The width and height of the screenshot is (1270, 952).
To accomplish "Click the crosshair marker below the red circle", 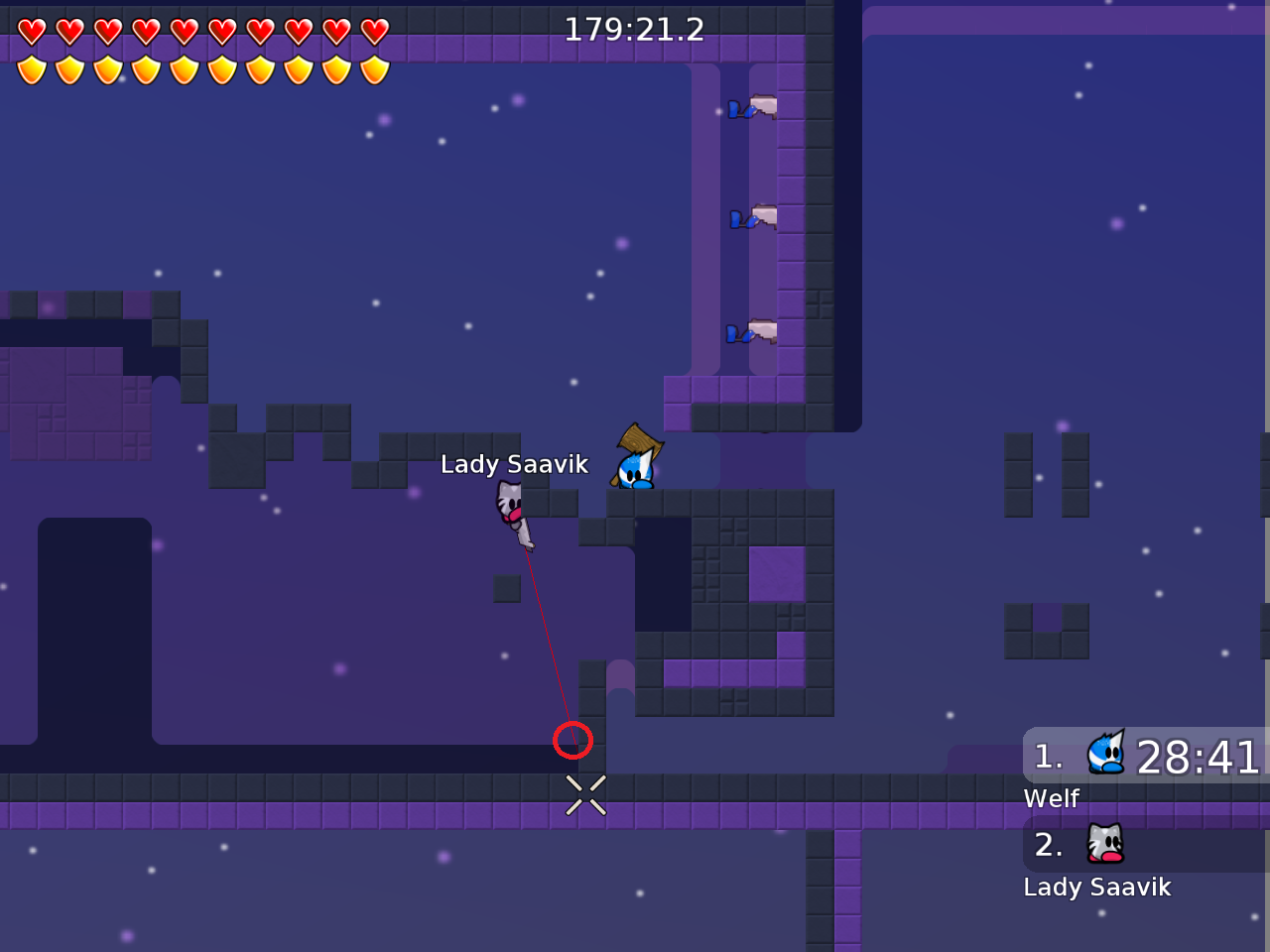I will pos(585,794).
